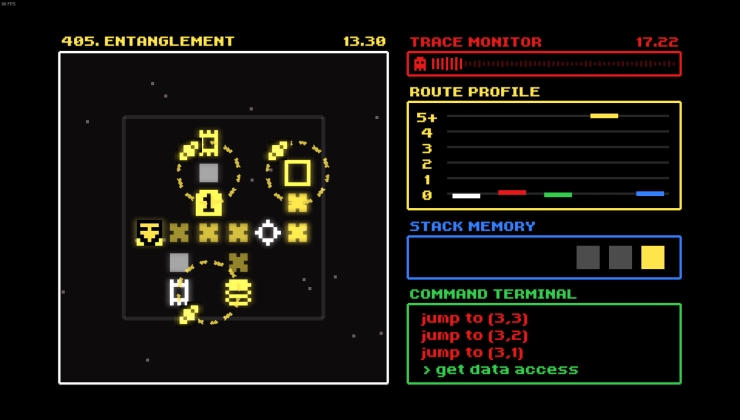
Task: Select the yellow tower node
Action: click(x=208, y=143)
